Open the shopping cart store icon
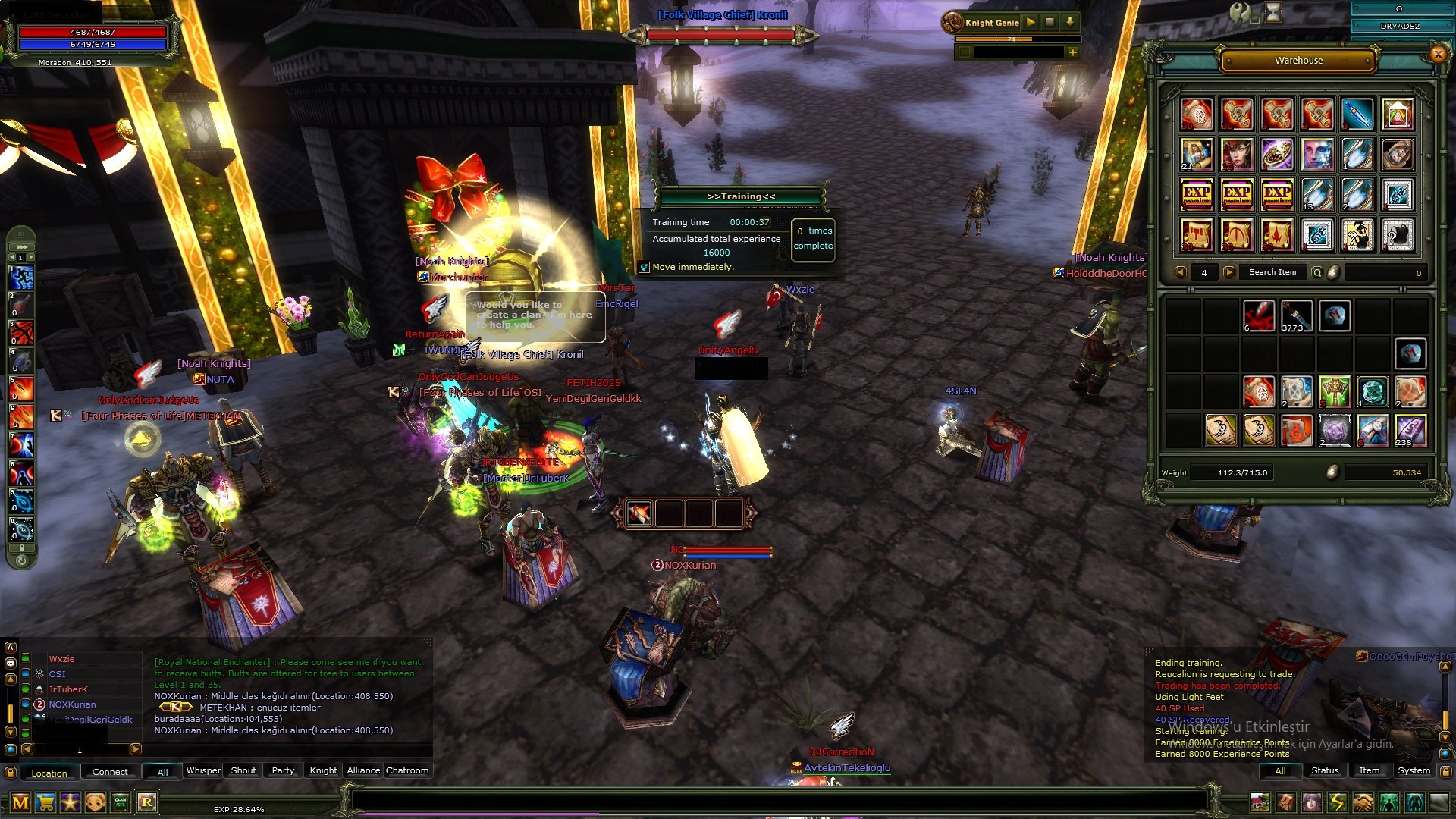1456x819 pixels. click(x=45, y=802)
